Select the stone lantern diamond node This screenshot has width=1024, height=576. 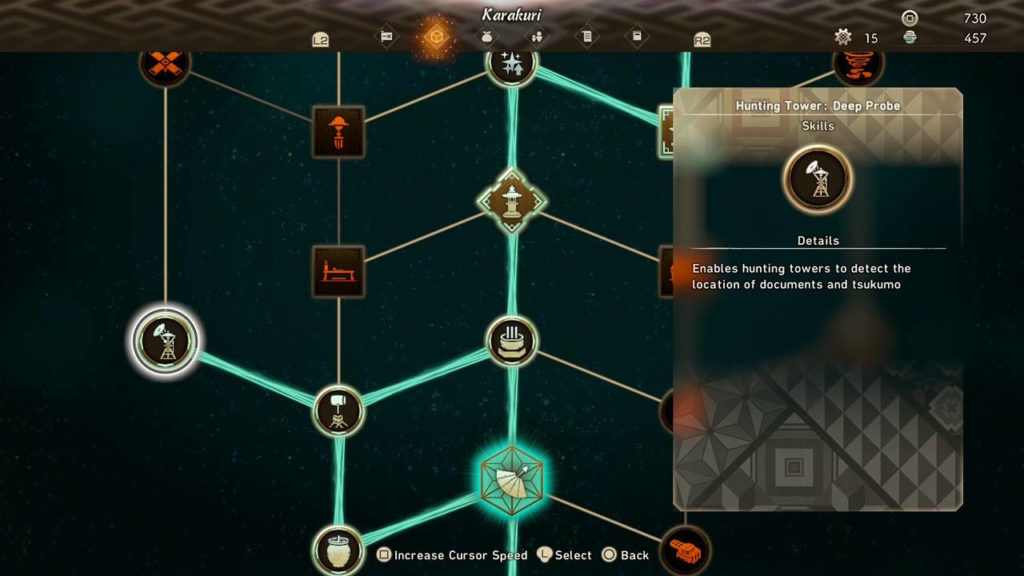[x=511, y=201]
